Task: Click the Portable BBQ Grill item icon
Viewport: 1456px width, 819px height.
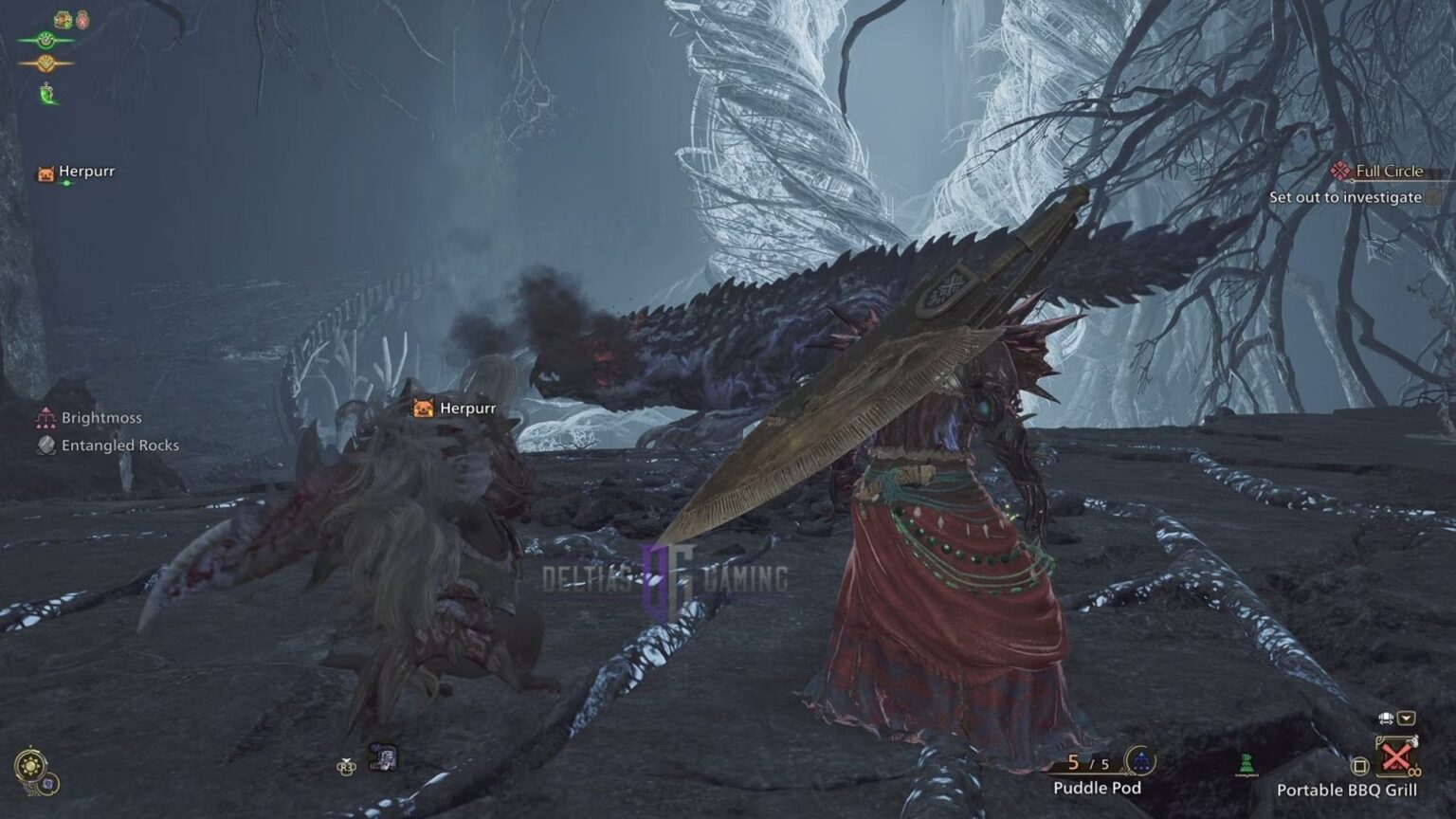Action: 1397,755
